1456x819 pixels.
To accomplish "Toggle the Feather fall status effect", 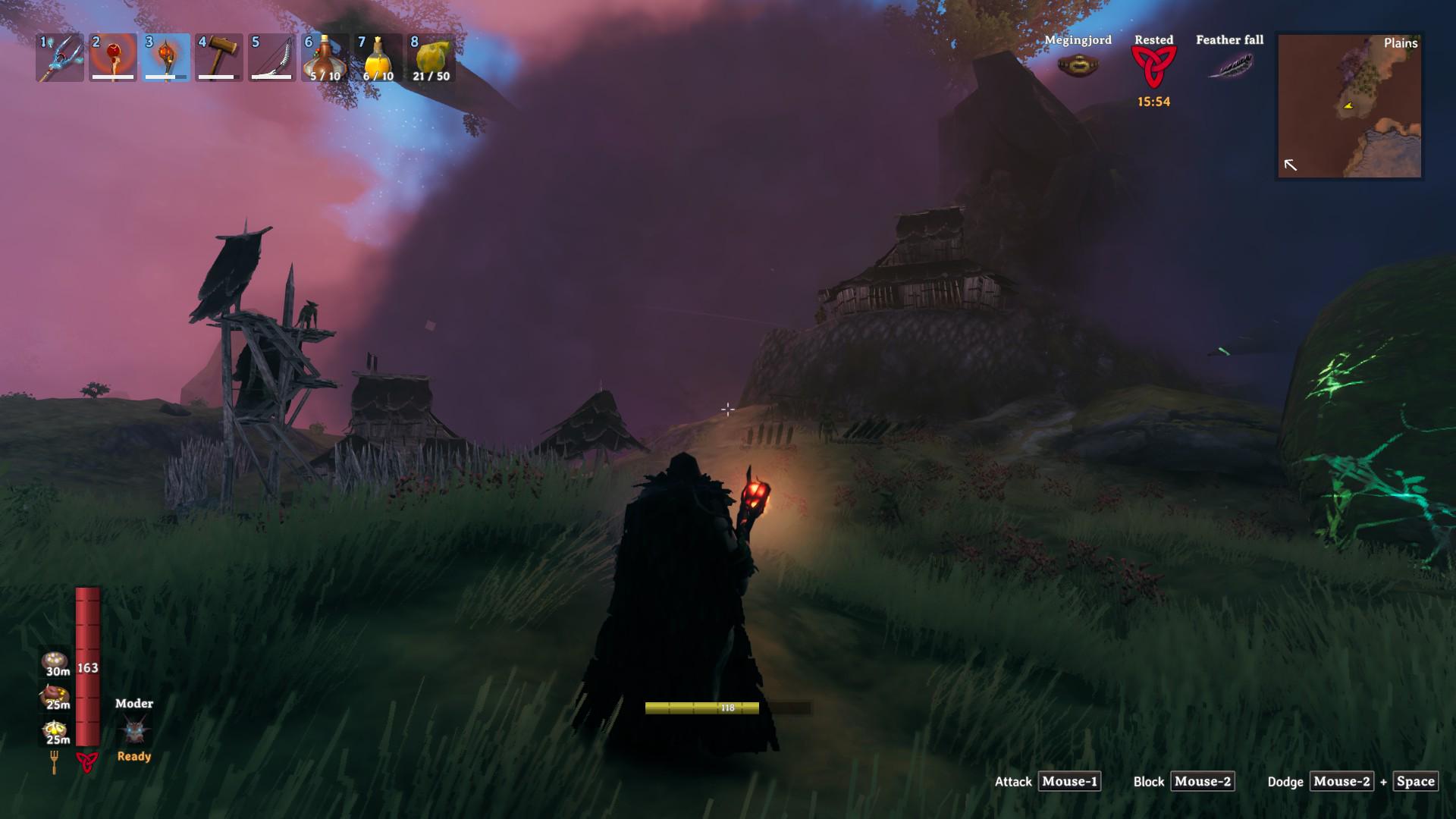I will coord(1230,68).
